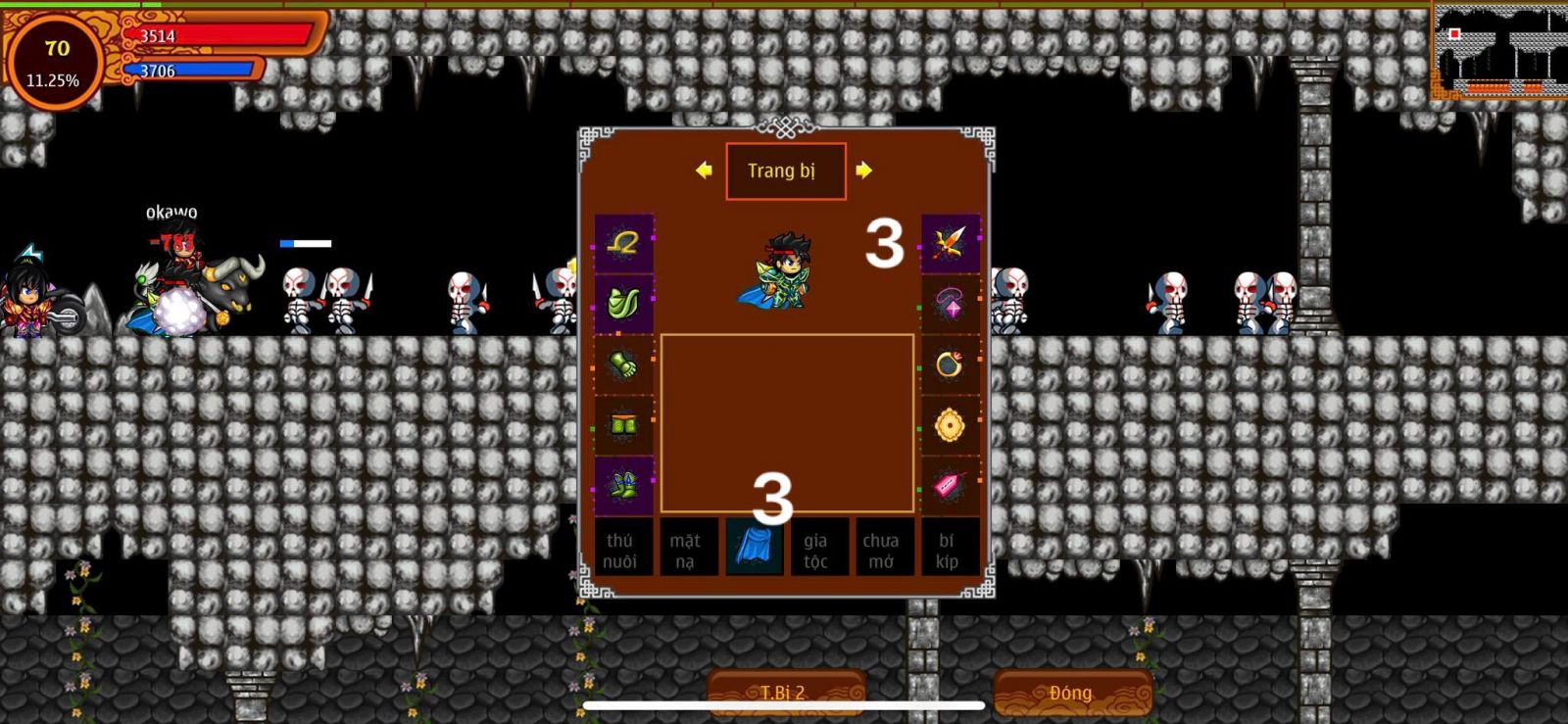Select the green pants slot
This screenshot has height=724, width=1568.
tap(623, 425)
